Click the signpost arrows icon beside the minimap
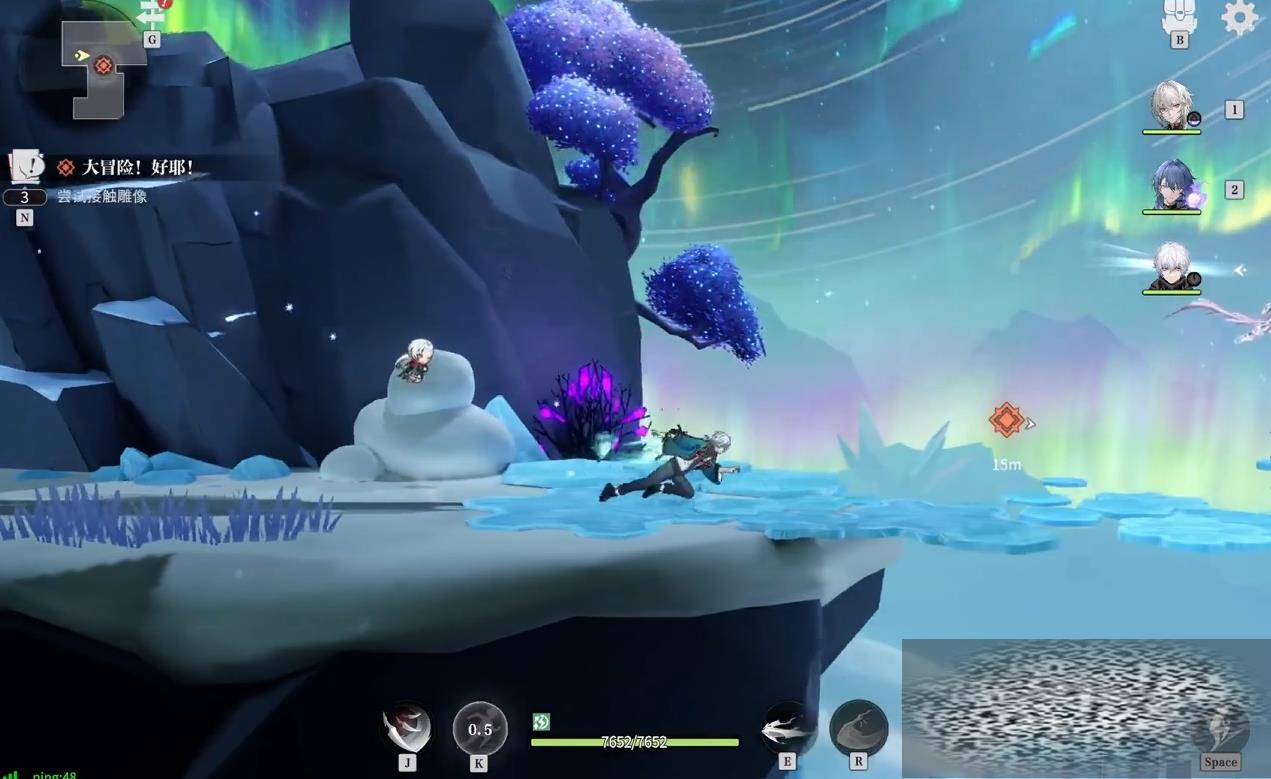This screenshot has width=1271, height=779. tap(153, 14)
